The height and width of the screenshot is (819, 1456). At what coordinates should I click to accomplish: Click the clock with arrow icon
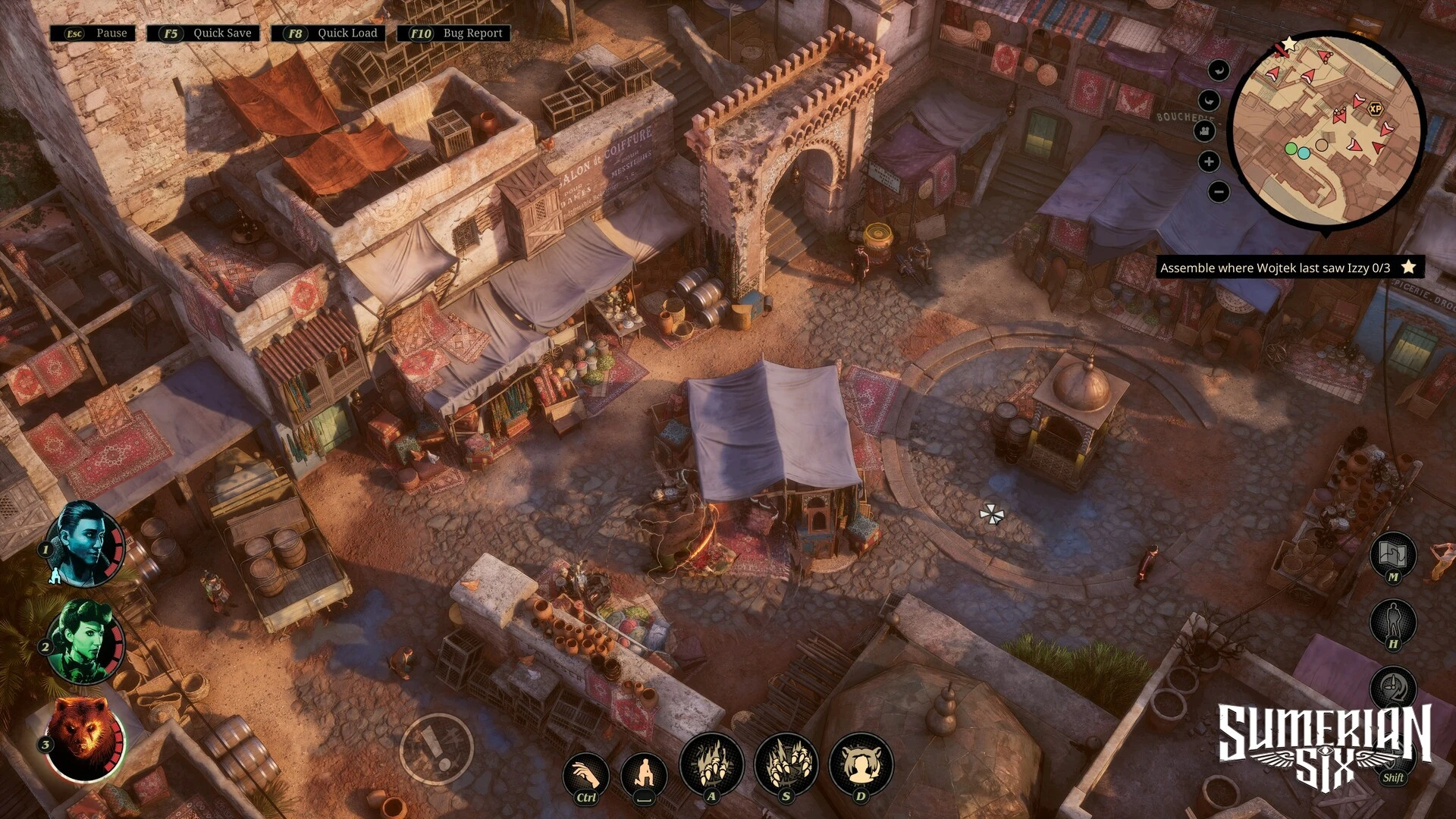click(1393, 688)
